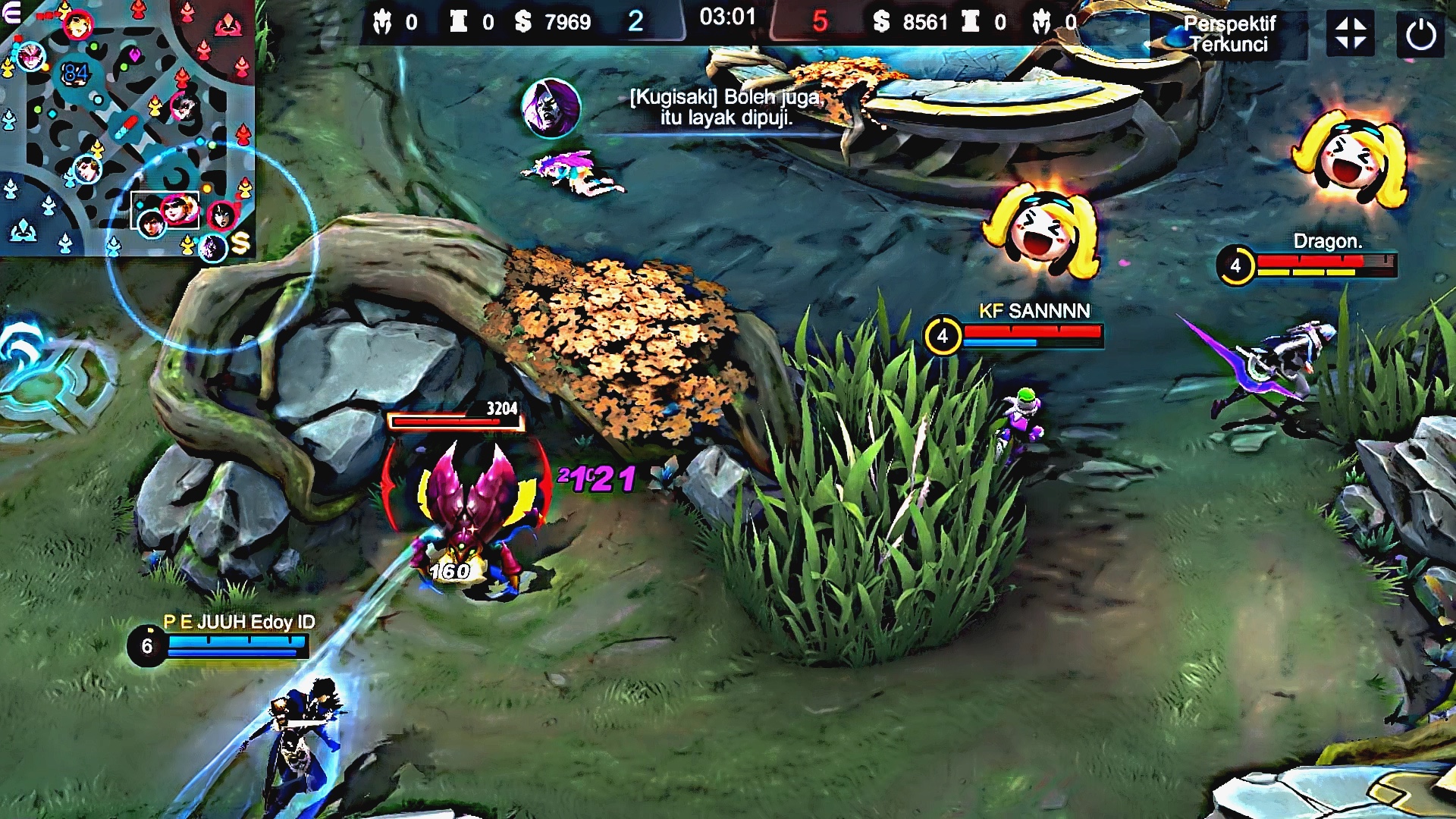Click the four-arrow free camera button
The image size is (1456, 819).
(x=1351, y=34)
